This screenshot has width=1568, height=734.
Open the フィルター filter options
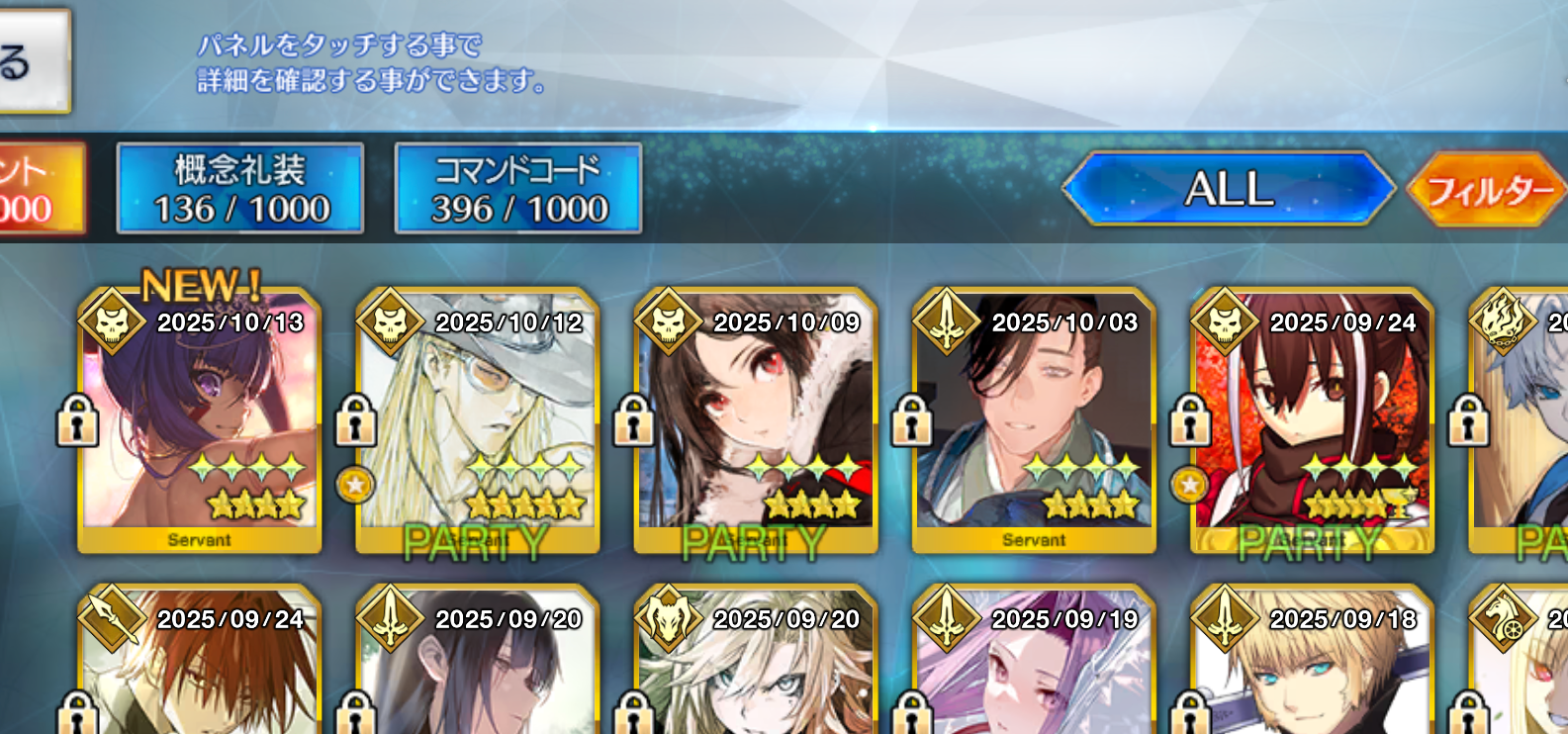click(x=1487, y=189)
